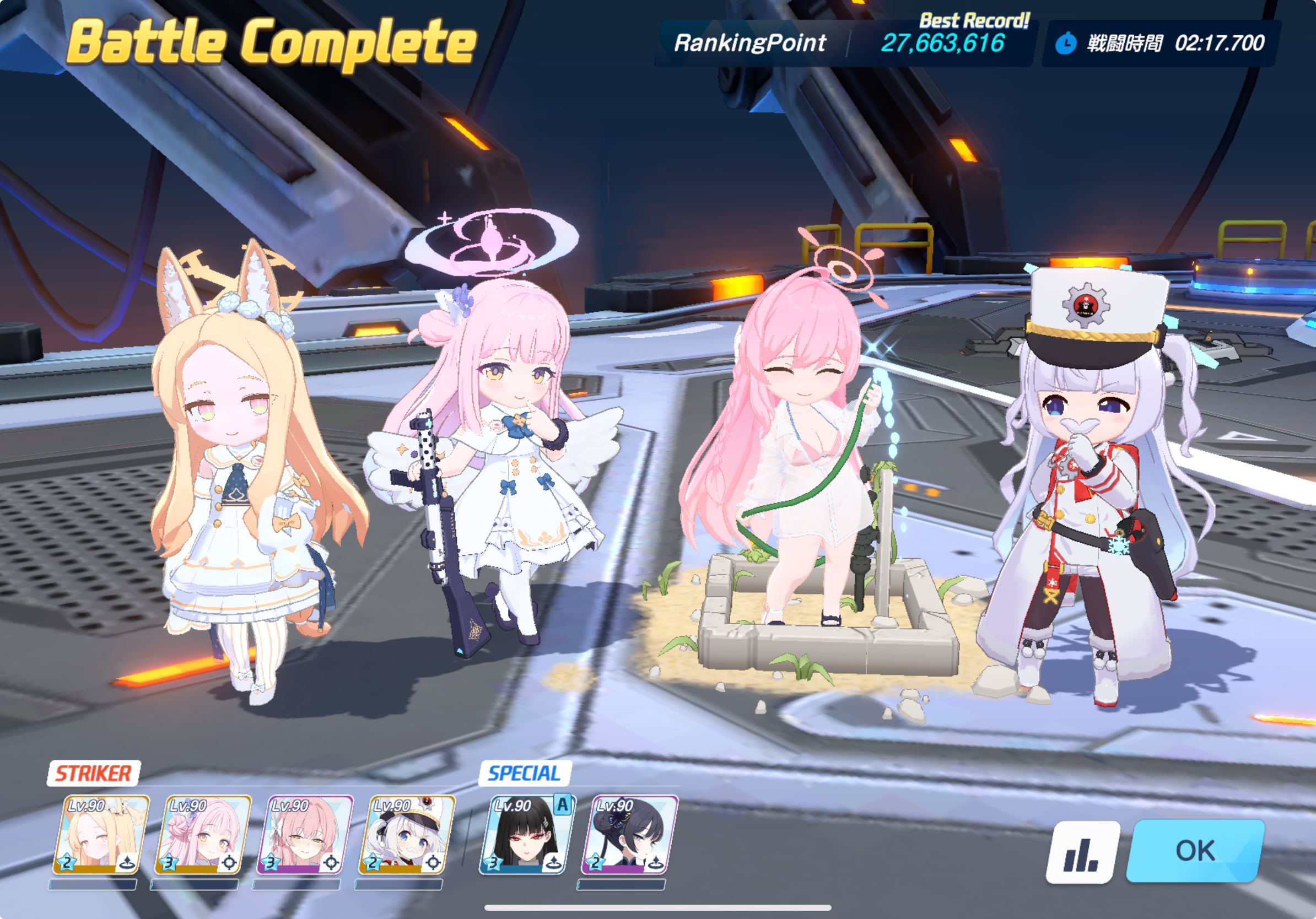1316x919 pixels.
Task: Choose the pink-haired striker with purple frame
Action: click(x=304, y=834)
